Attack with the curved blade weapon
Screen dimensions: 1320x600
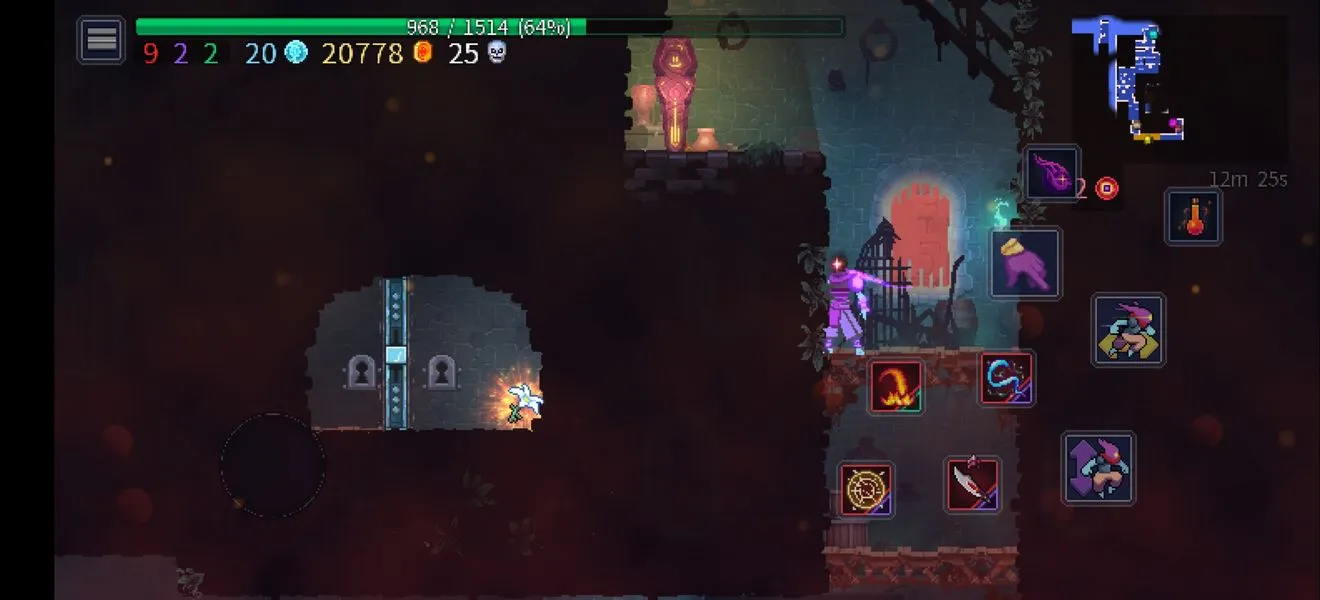click(x=972, y=484)
